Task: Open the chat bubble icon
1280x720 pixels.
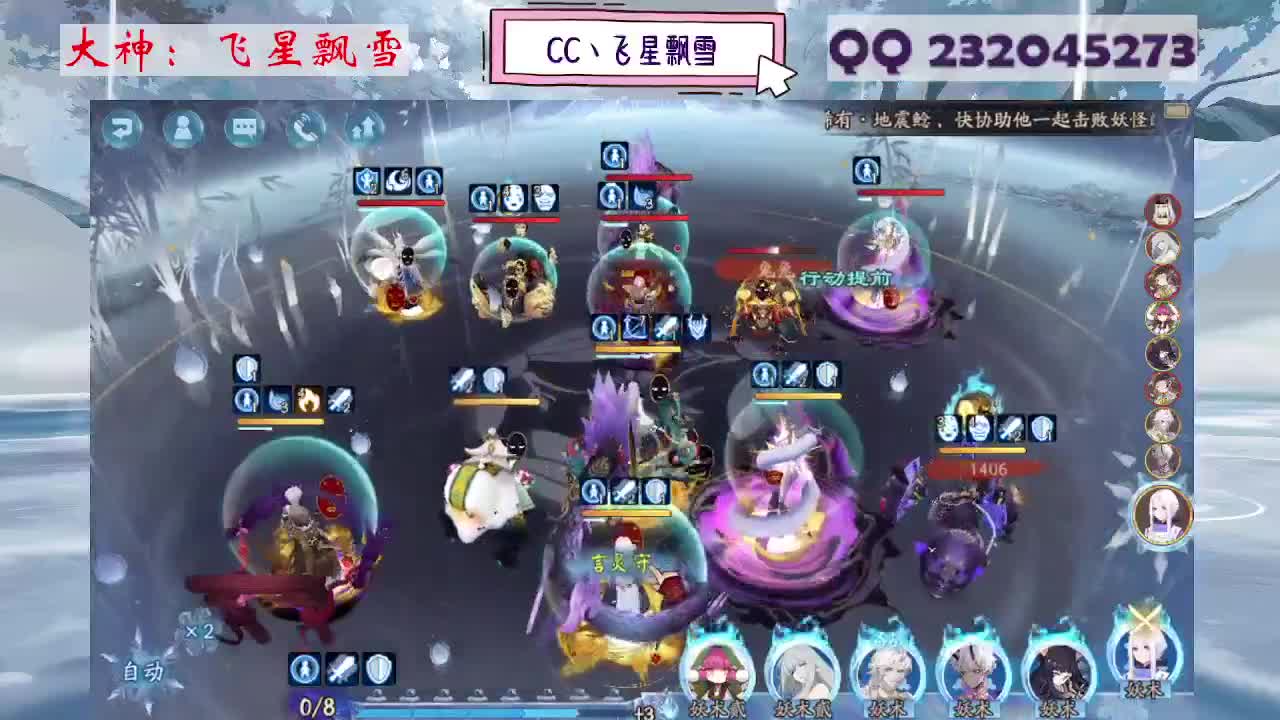Action: [242, 128]
